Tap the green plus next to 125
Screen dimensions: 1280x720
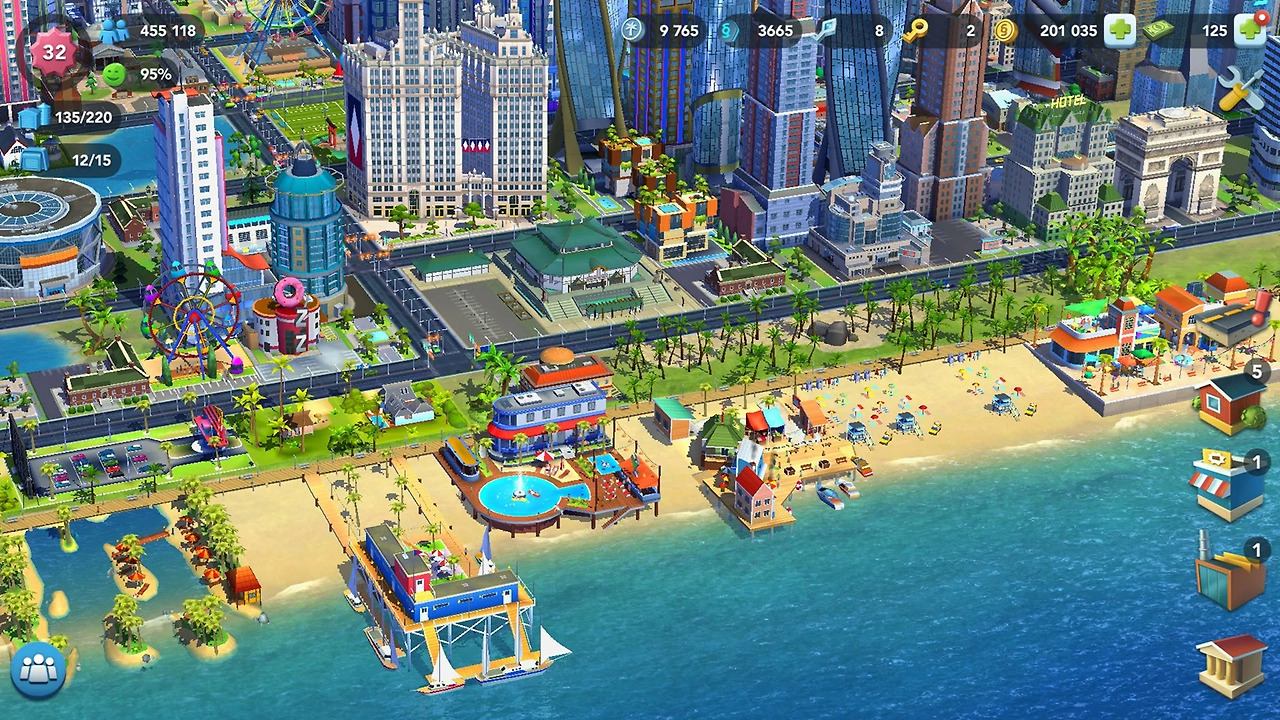[x=1249, y=31]
